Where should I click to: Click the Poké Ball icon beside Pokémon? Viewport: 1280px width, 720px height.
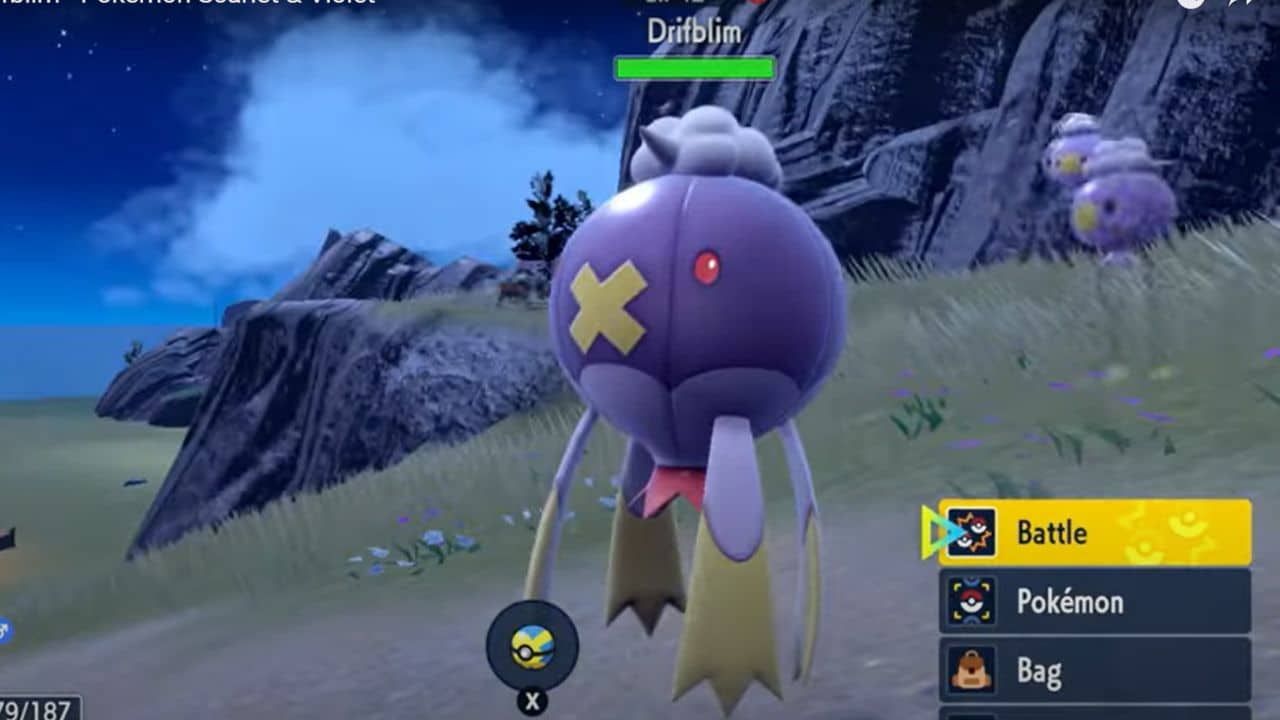(971, 601)
